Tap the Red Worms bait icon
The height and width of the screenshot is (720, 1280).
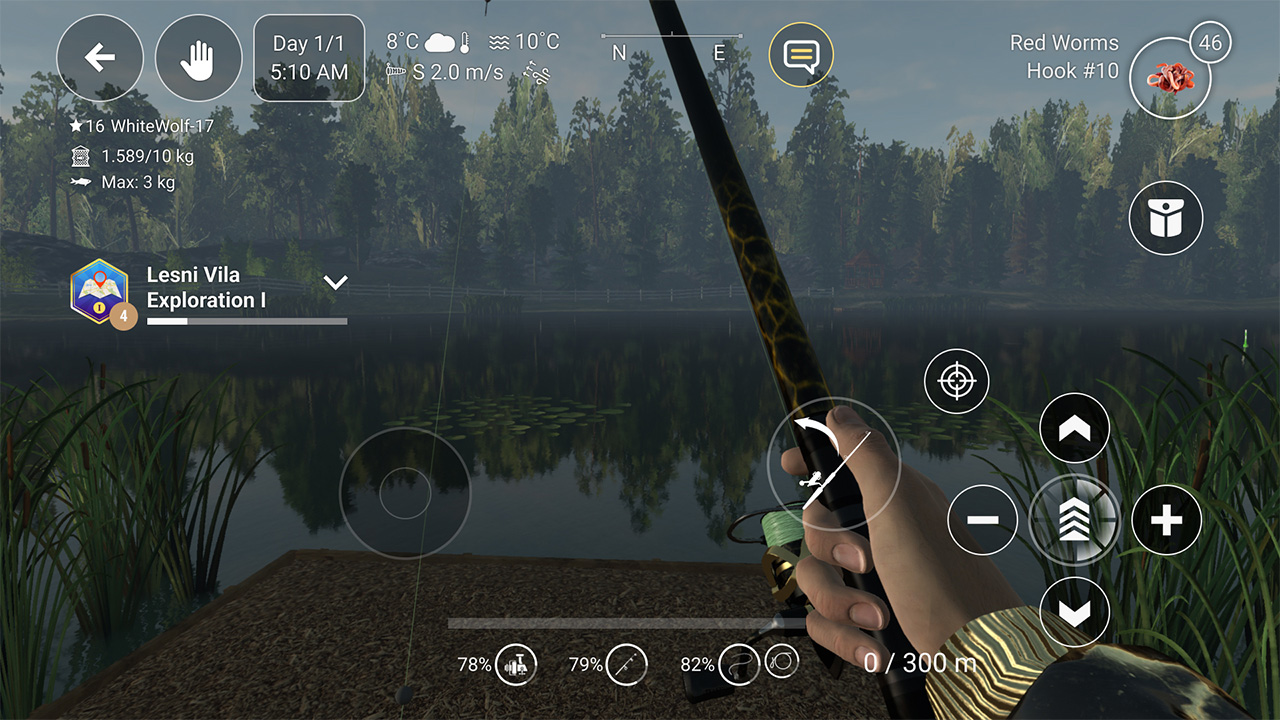point(1170,78)
